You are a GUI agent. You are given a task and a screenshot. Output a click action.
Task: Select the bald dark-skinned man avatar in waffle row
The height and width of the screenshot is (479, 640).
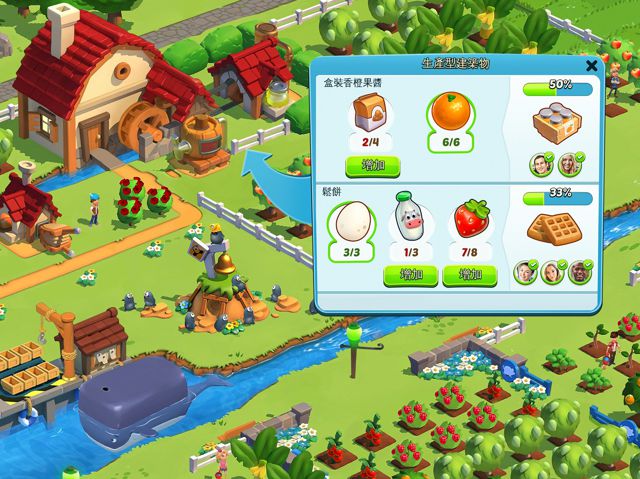pyautogui.click(x=580, y=270)
